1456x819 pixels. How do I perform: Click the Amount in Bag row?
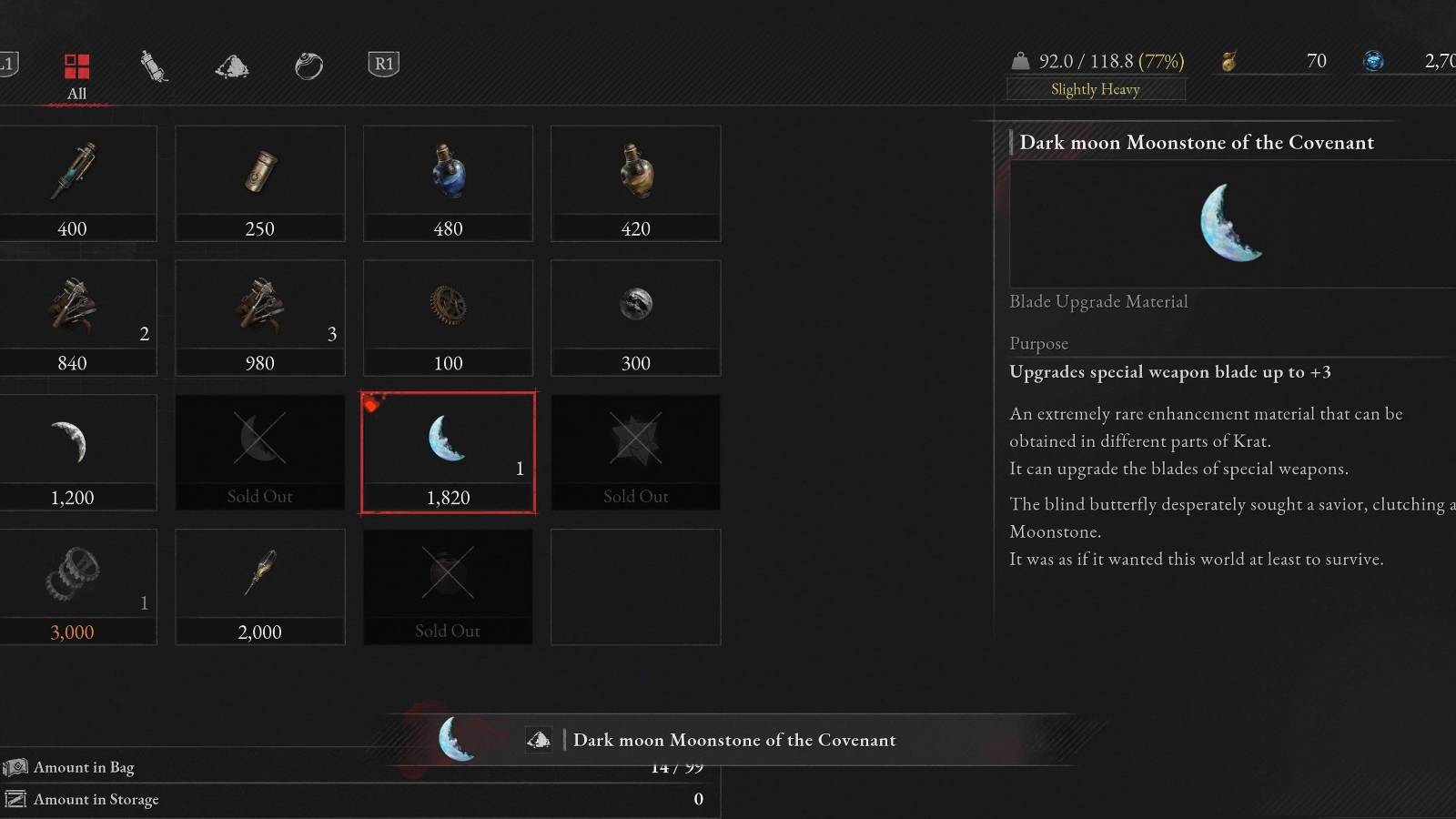82,767
